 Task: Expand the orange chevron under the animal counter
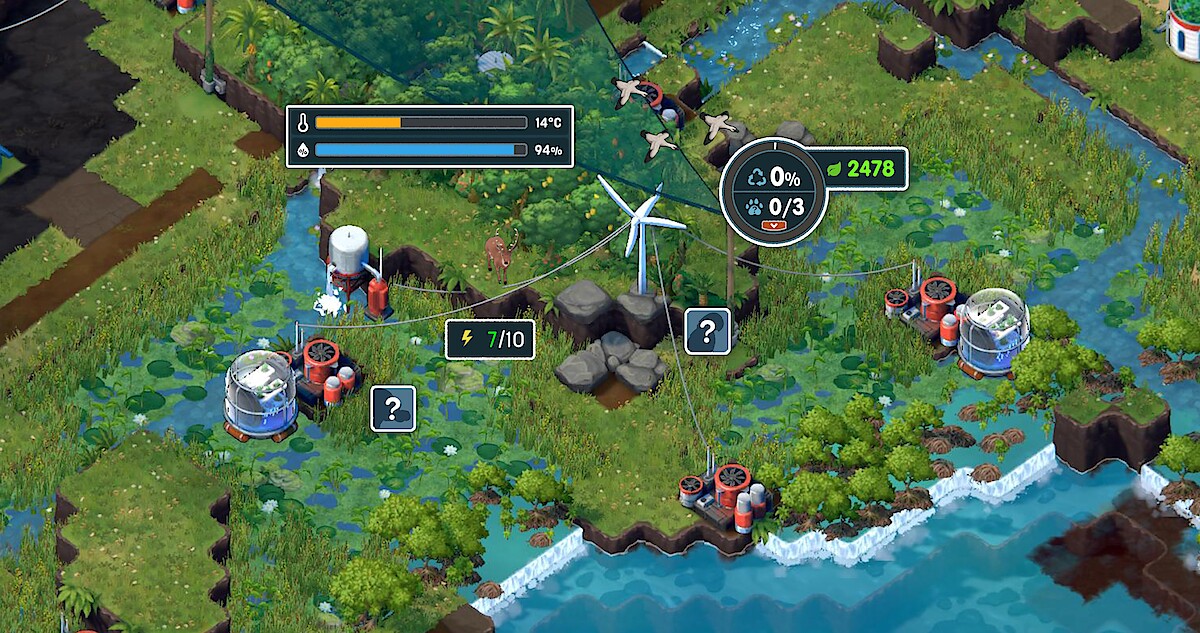coord(770,226)
